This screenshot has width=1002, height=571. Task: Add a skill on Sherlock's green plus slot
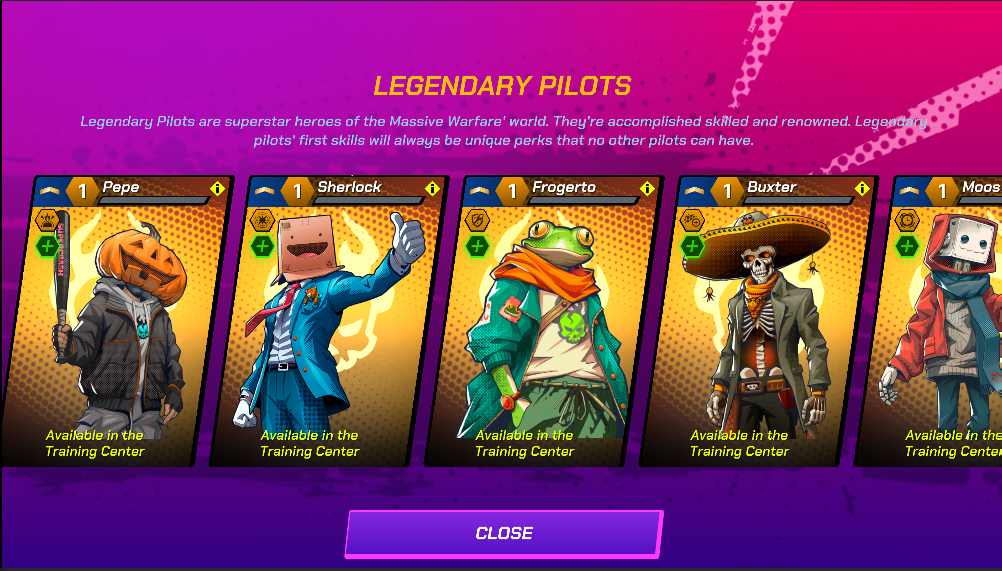coord(261,246)
